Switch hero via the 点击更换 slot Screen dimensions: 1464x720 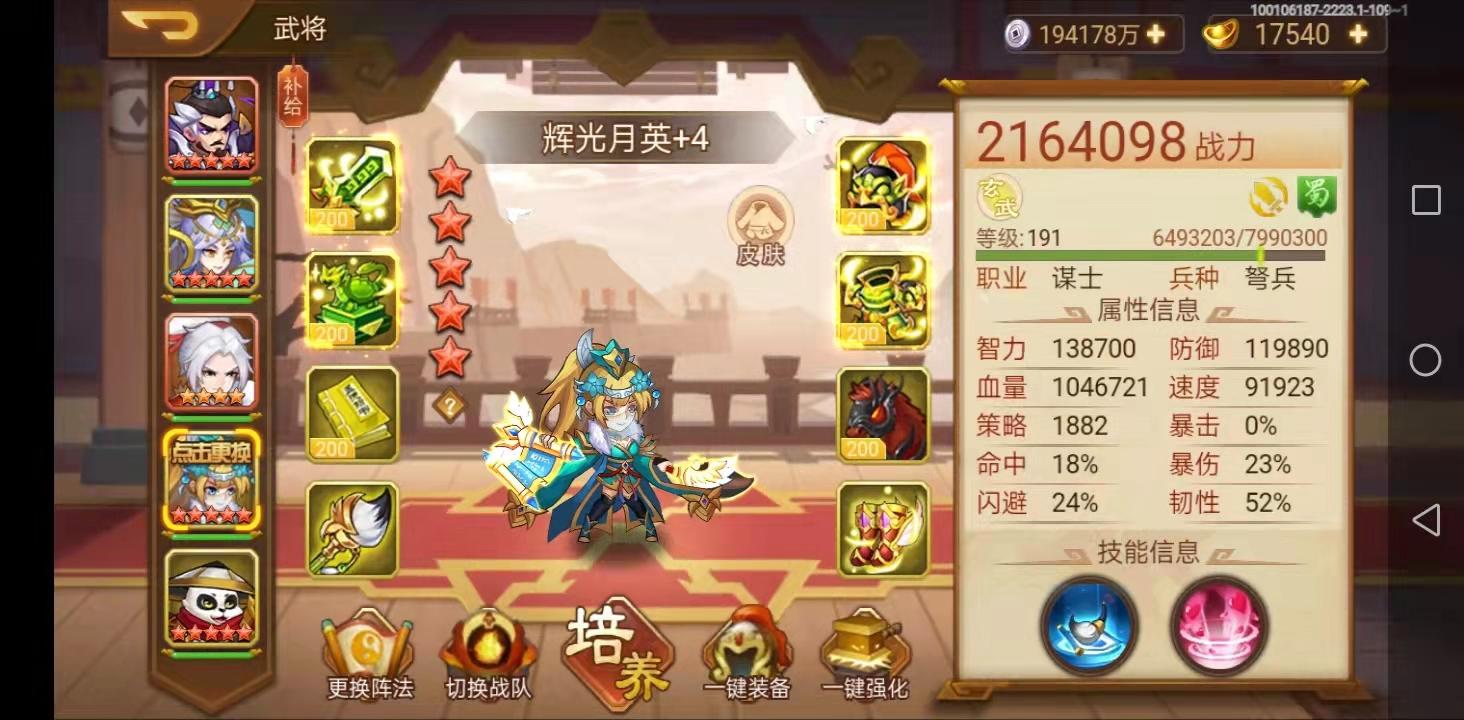211,480
